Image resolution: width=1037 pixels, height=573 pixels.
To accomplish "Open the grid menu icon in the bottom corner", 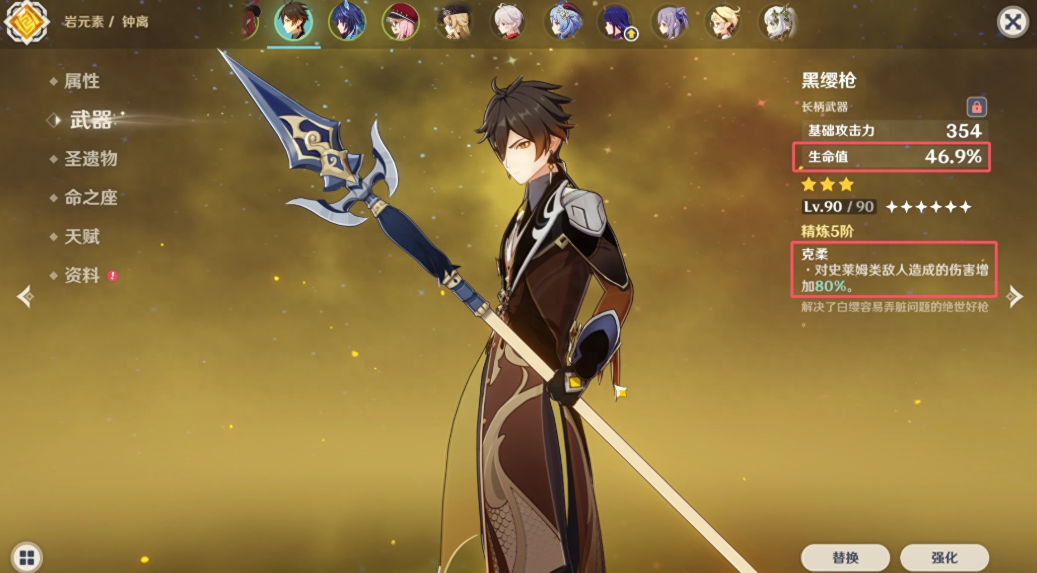I will point(26,557).
